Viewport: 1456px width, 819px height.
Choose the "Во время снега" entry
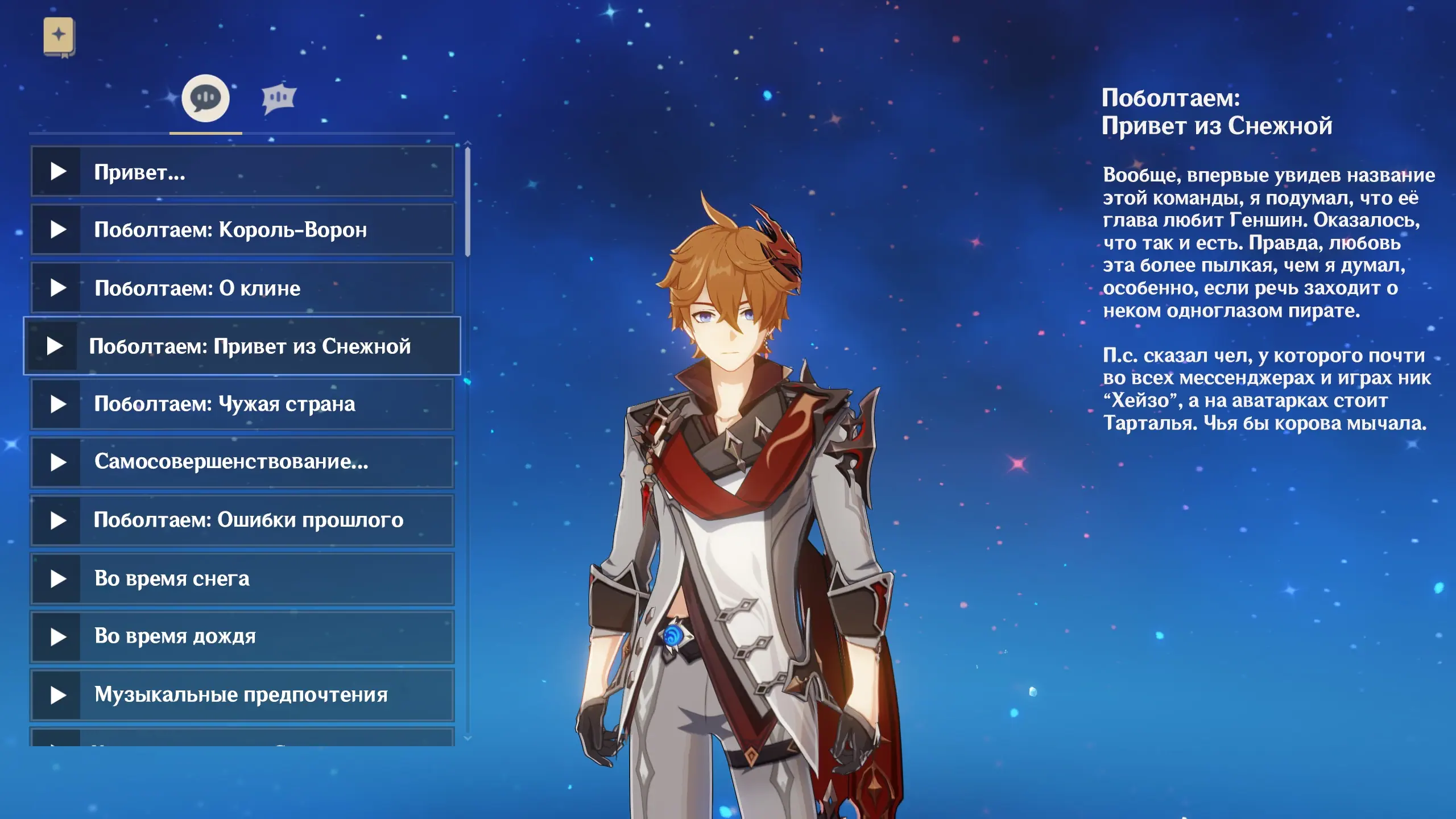[242, 578]
